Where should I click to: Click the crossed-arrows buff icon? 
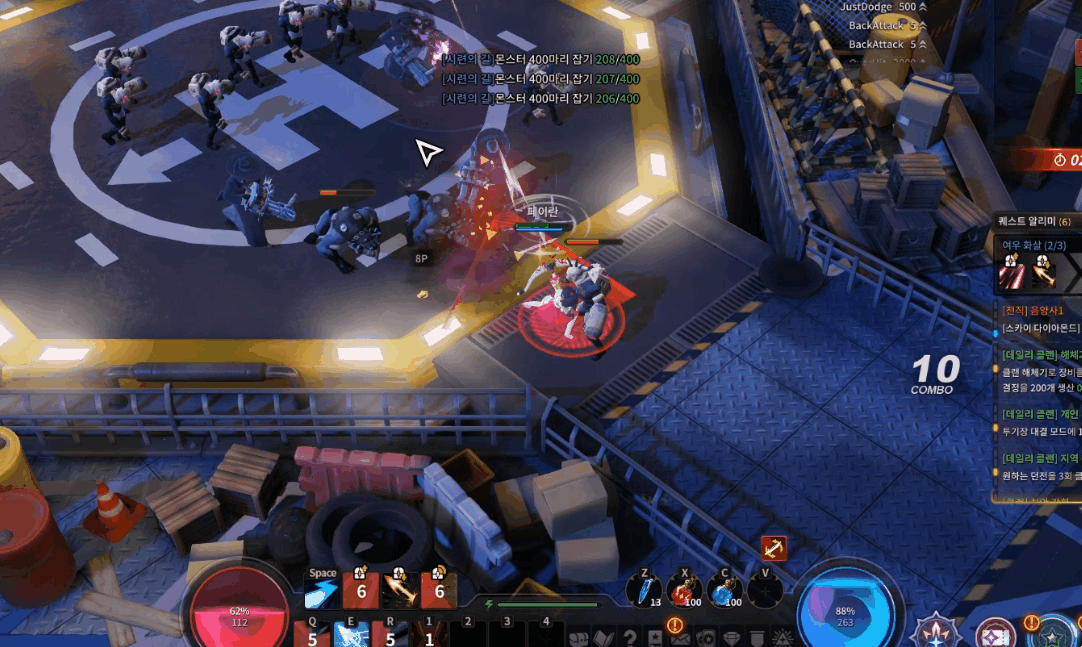pos(774,548)
